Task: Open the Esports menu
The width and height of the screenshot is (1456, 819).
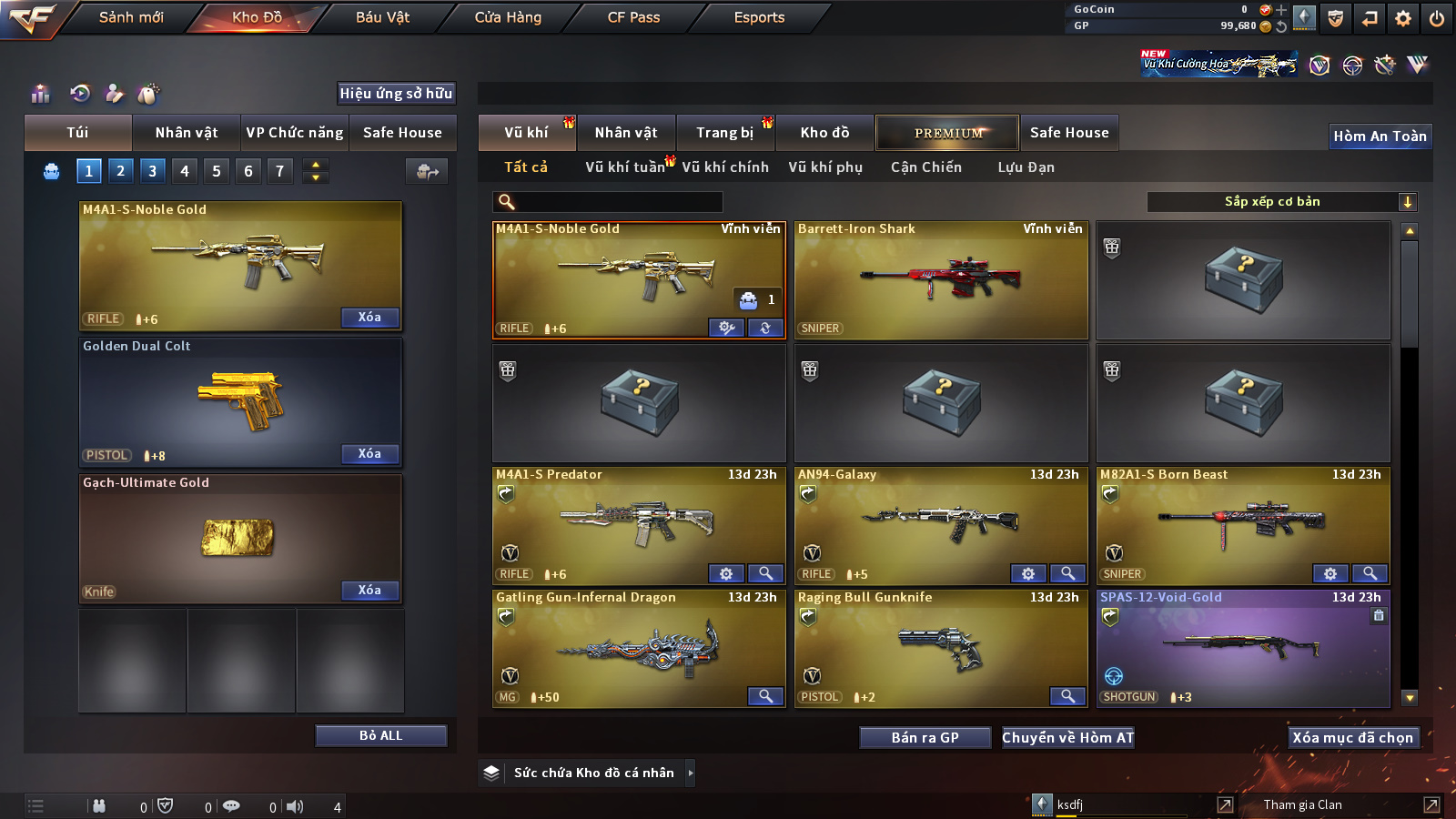Action: tap(759, 17)
